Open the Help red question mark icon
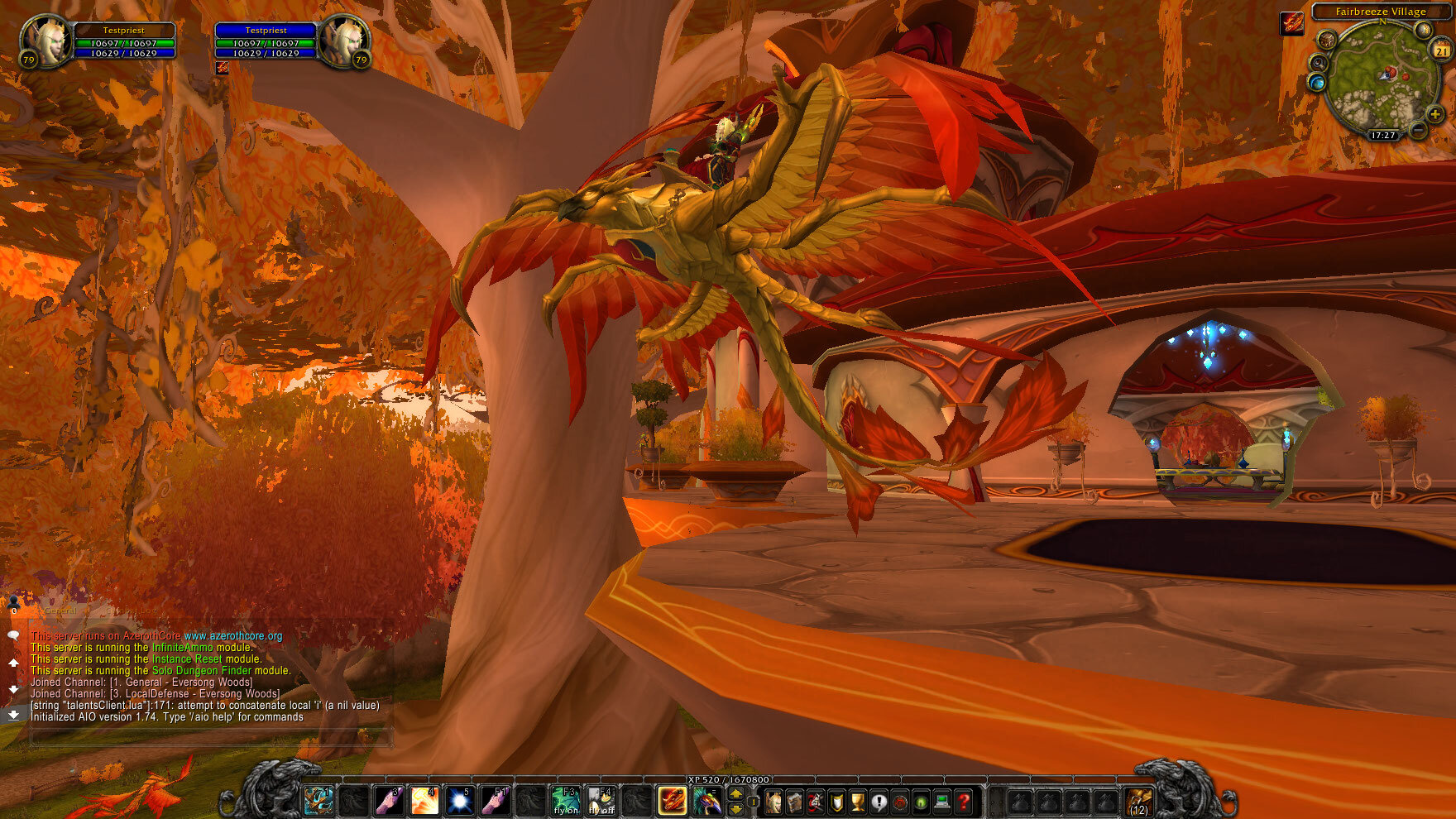The height and width of the screenshot is (819, 1456). click(964, 801)
